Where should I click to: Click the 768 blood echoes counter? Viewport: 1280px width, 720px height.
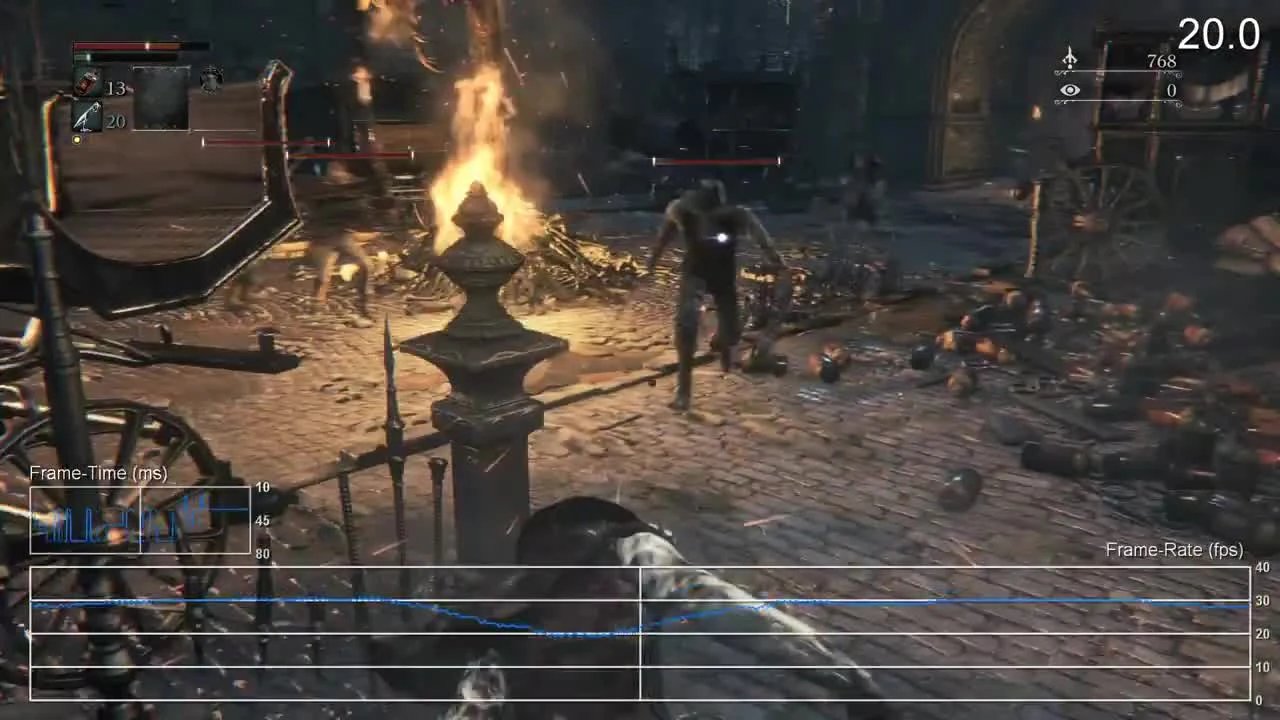point(1163,61)
